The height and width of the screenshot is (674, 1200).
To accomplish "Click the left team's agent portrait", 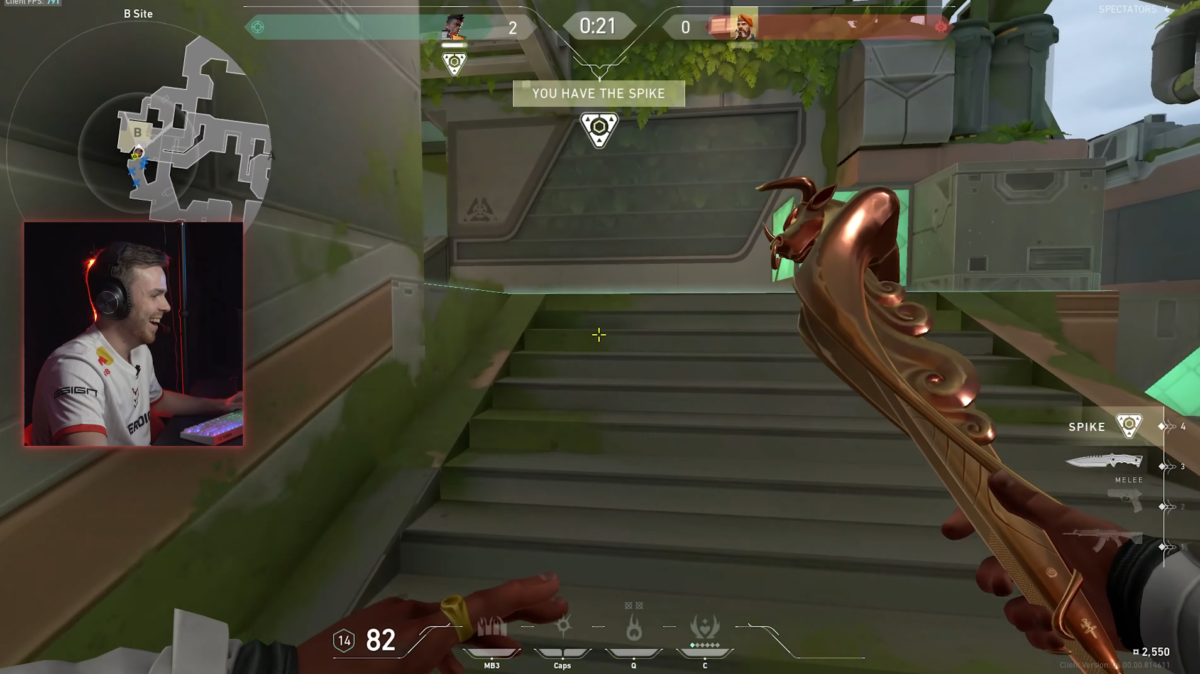I will [454, 27].
